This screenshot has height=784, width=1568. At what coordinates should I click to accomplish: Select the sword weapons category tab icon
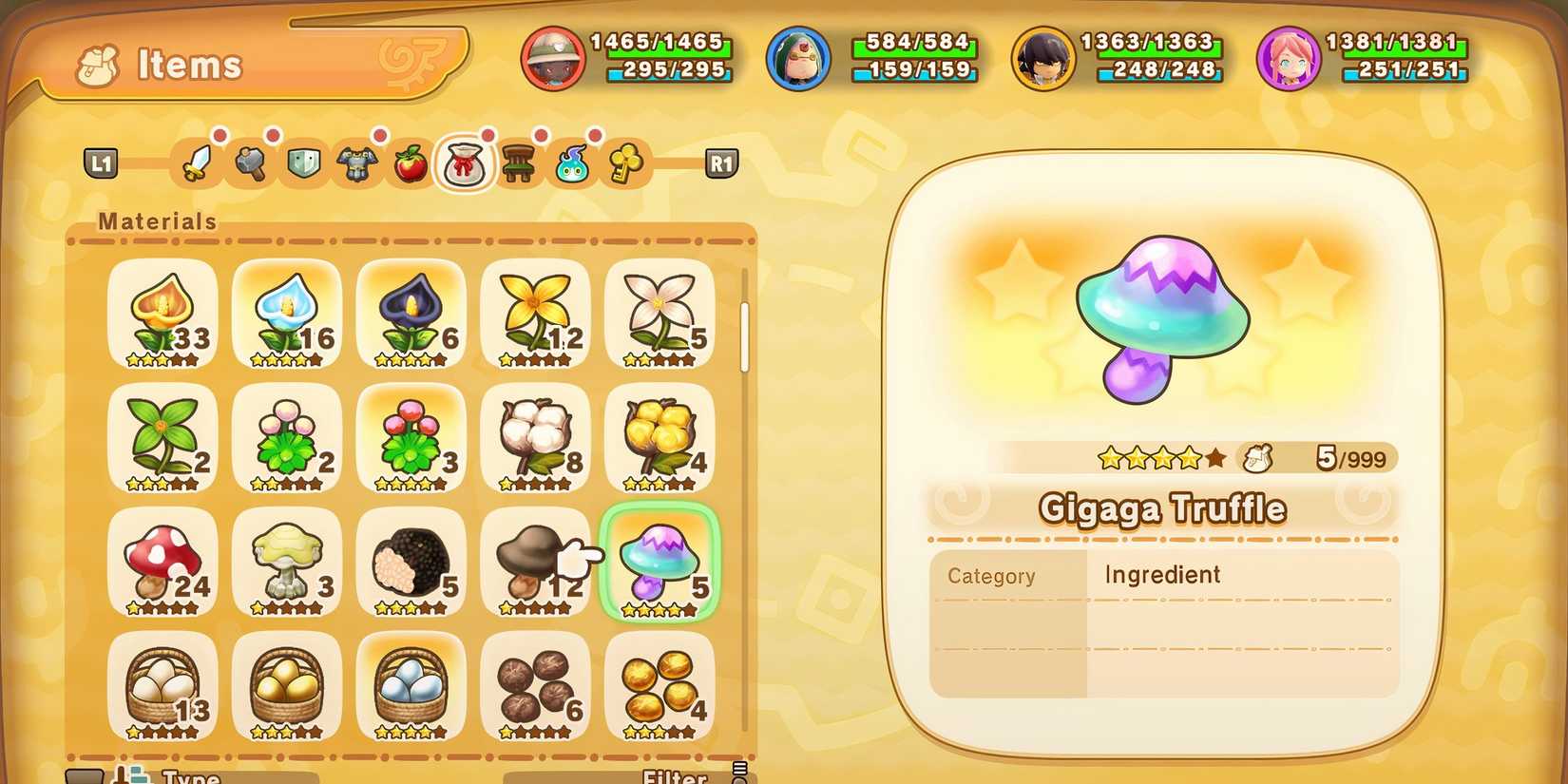point(197,162)
